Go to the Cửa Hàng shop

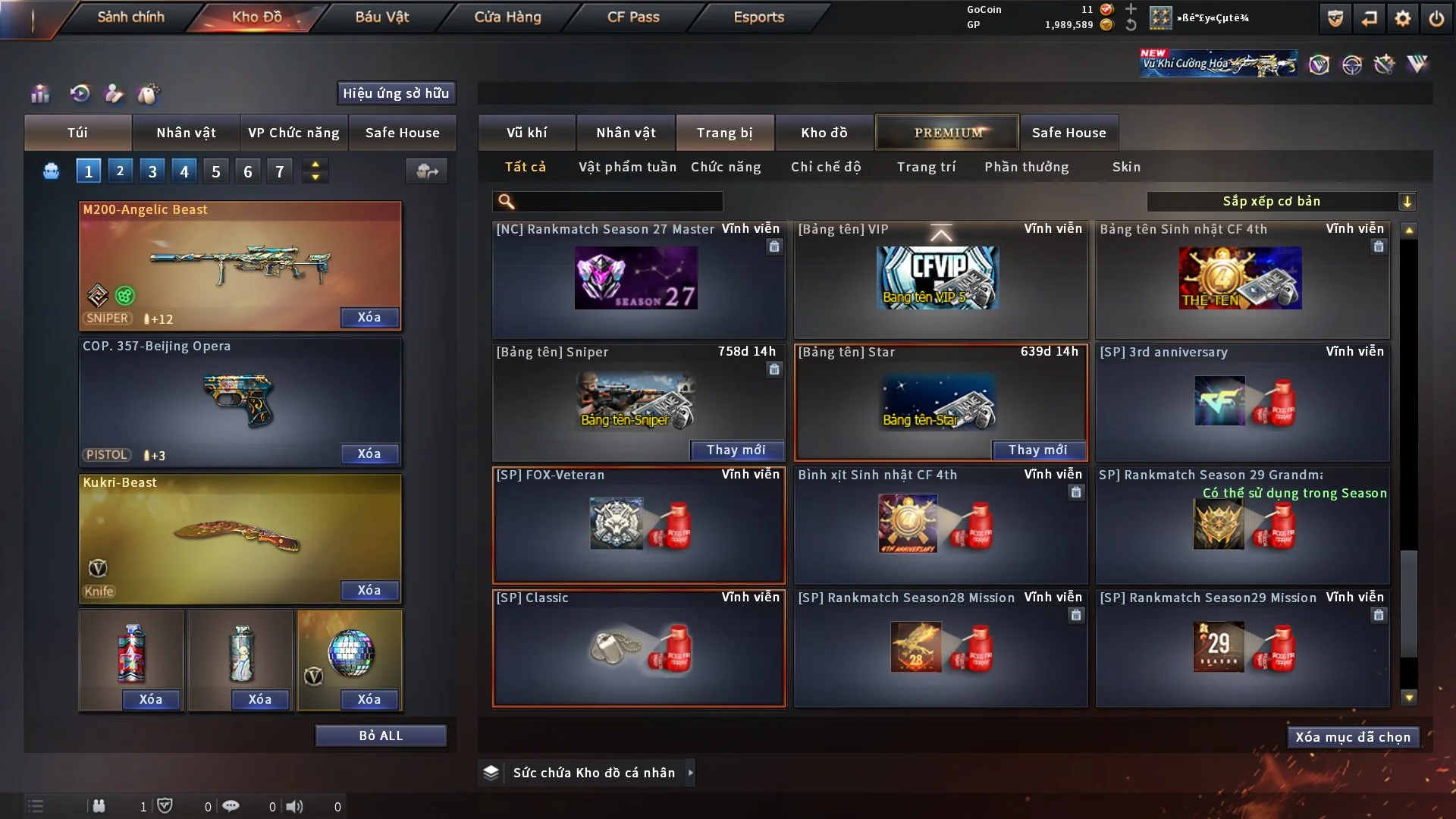tap(507, 17)
